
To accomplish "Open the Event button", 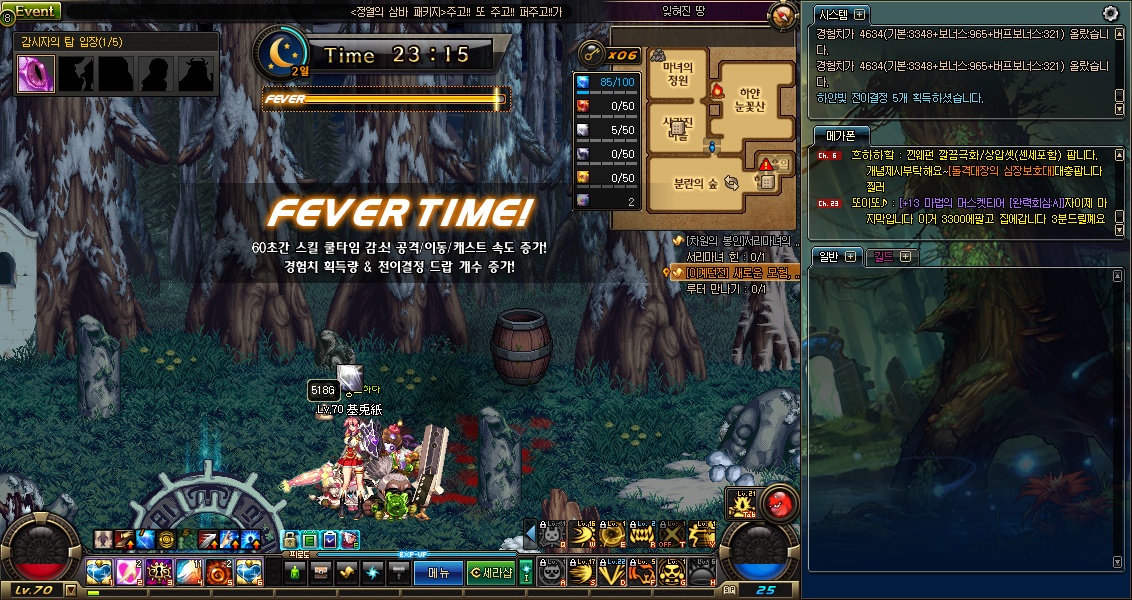I will [36, 10].
